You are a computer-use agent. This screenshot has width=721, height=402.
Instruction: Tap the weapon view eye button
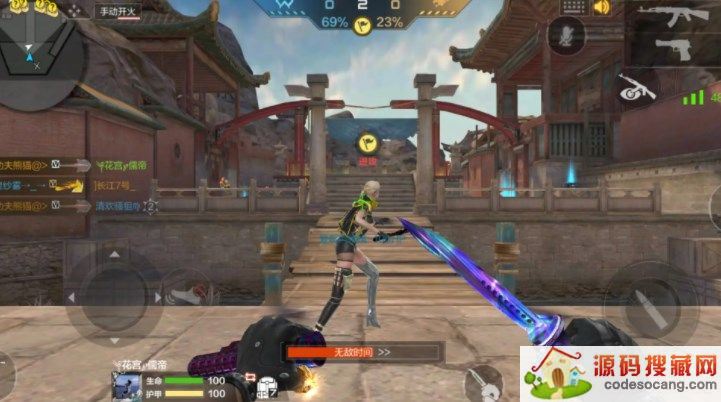637,89
